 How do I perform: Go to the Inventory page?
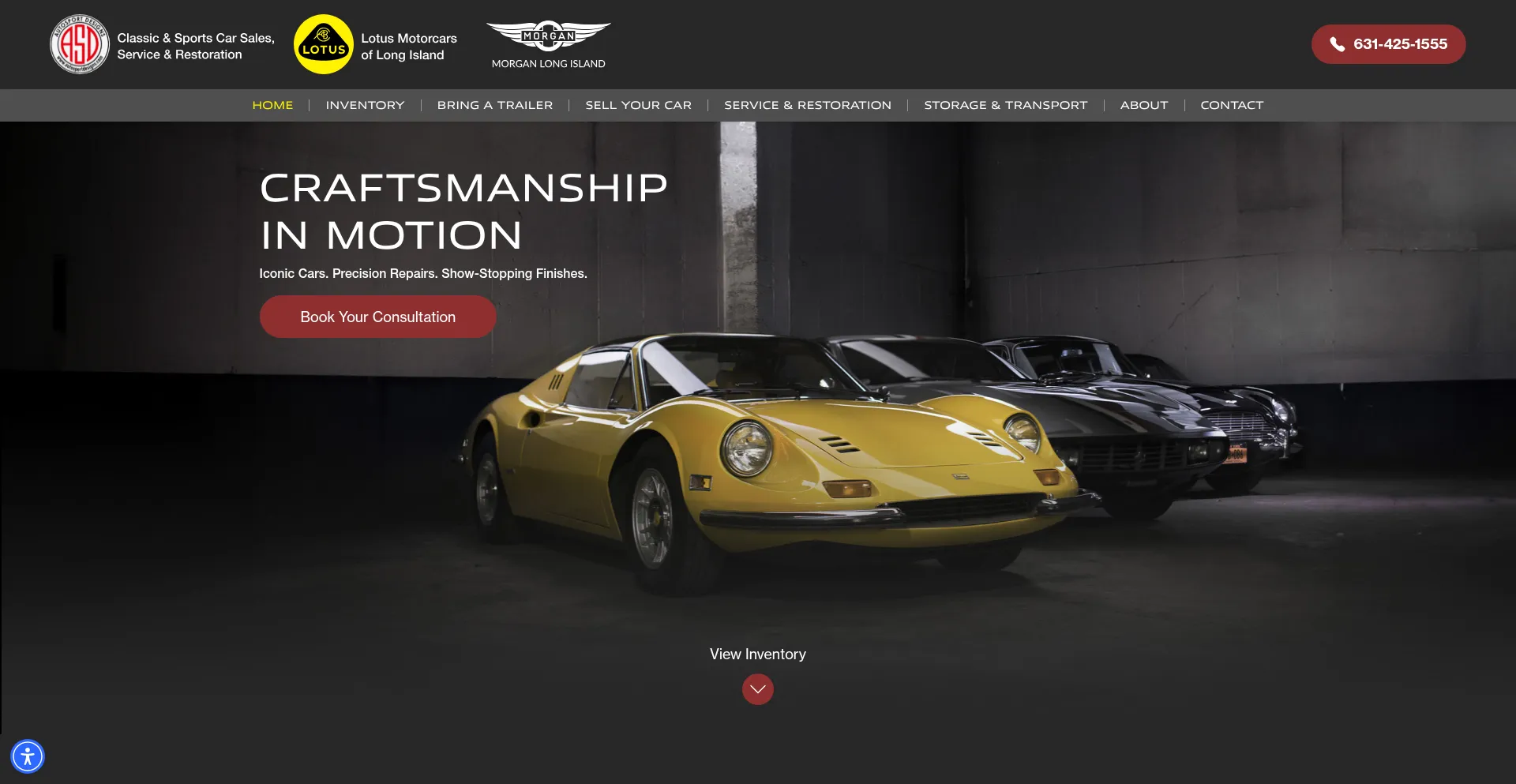coord(365,105)
